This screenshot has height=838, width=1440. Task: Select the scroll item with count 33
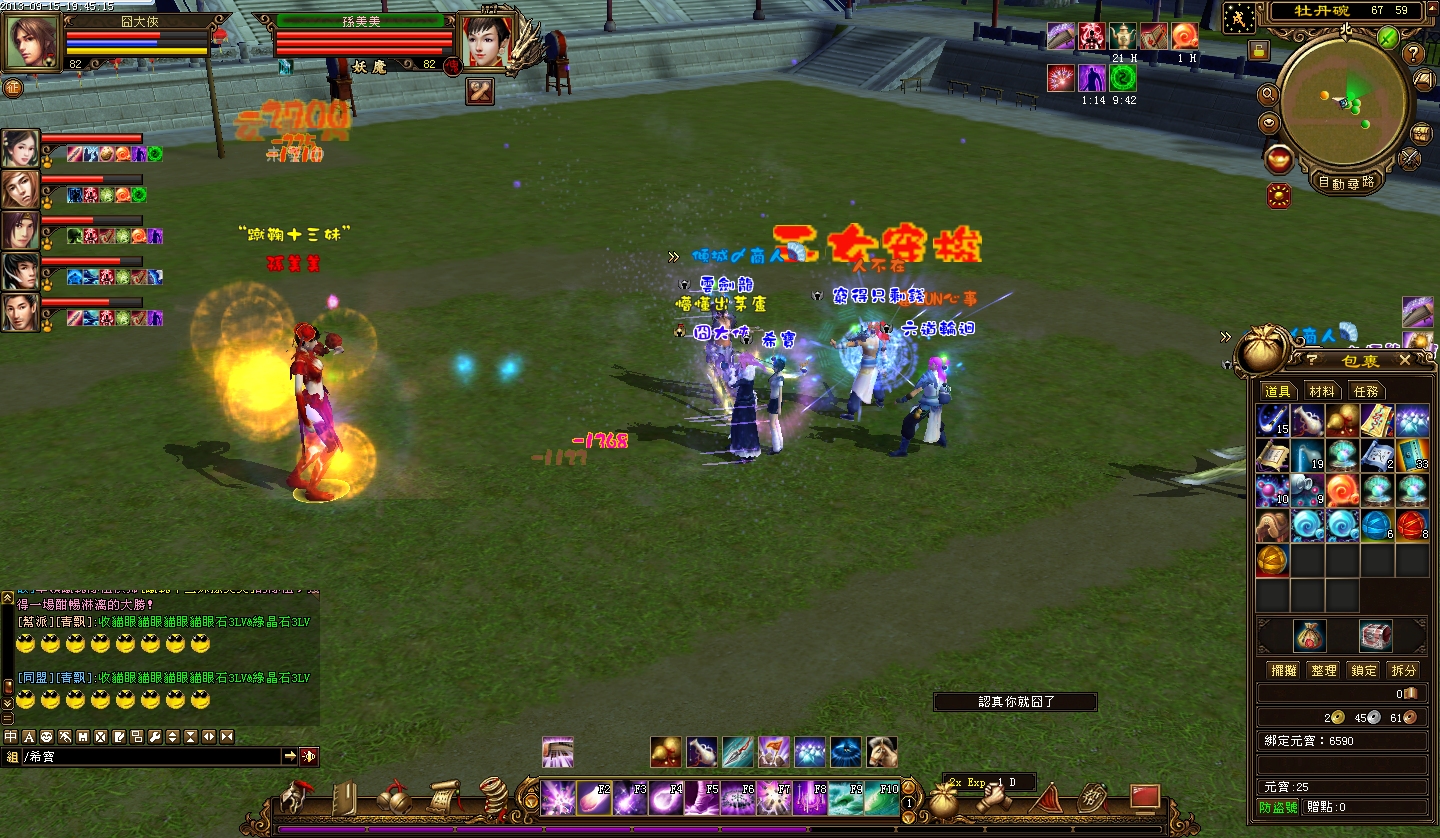pyautogui.click(x=1411, y=455)
